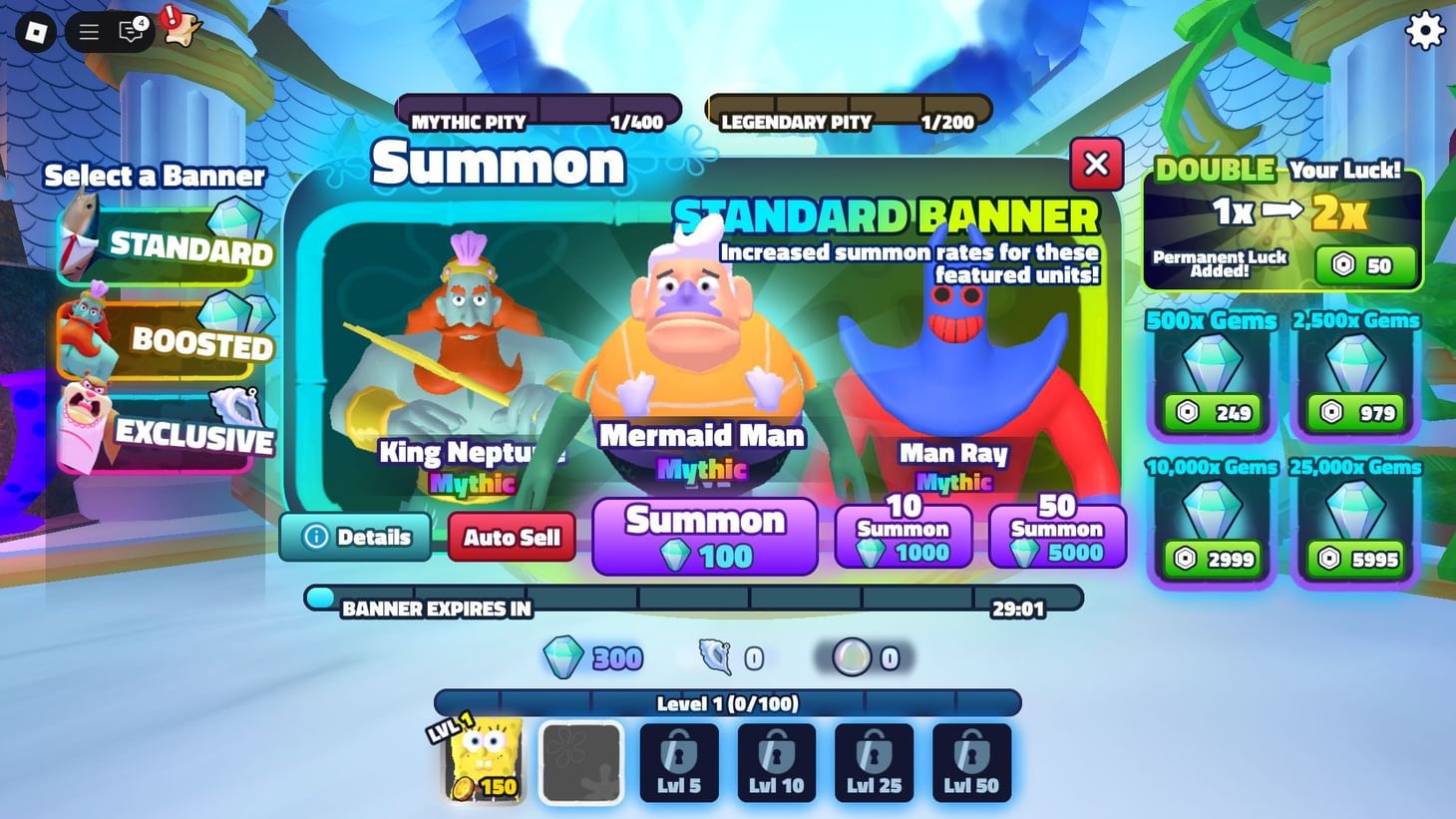Open the in-game hamburger menu
Image resolution: width=1456 pixels, height=819 pixels.
coord(88,31)
